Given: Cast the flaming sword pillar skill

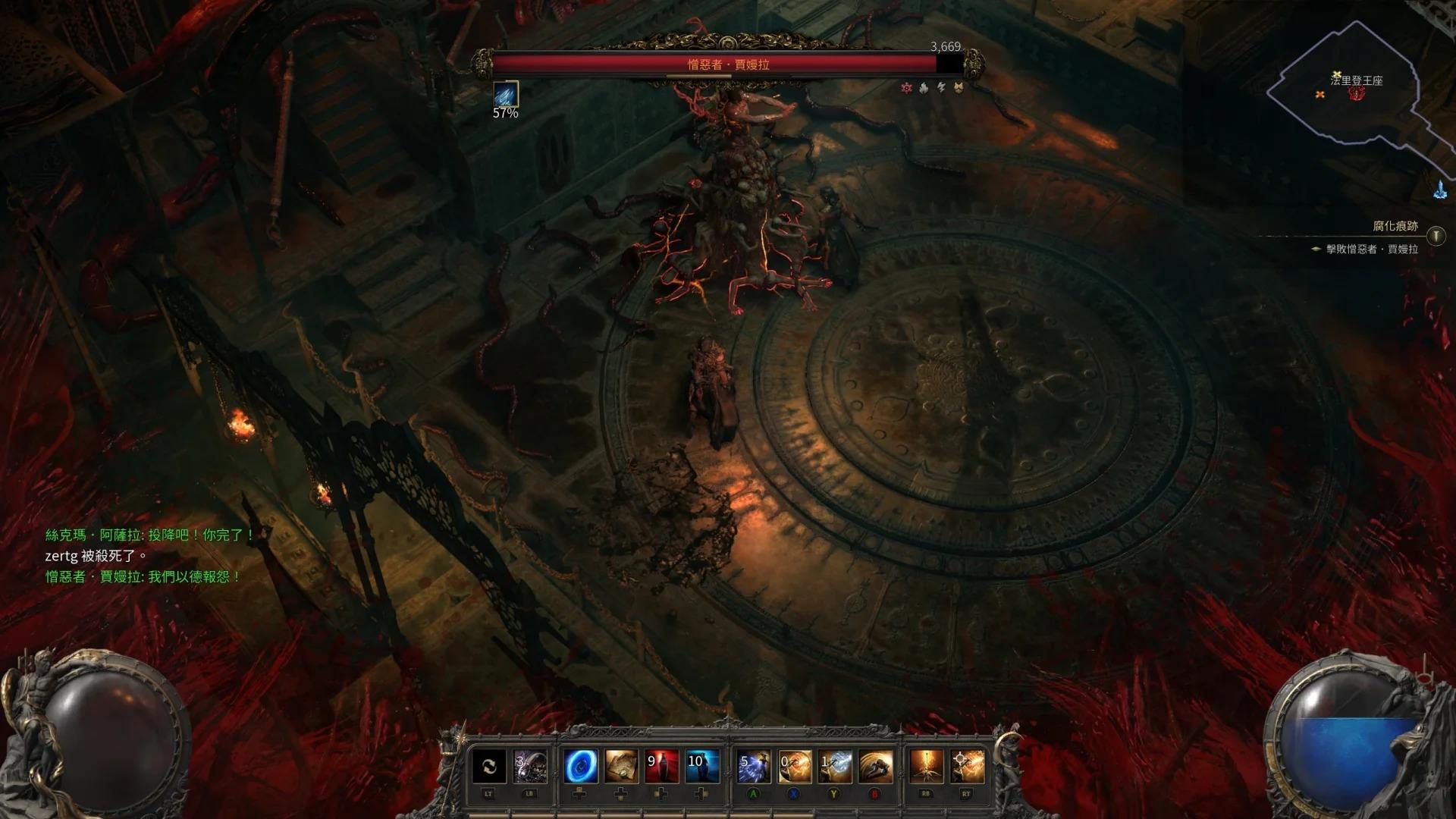Looking at the screenshot, I should (926, 767).
